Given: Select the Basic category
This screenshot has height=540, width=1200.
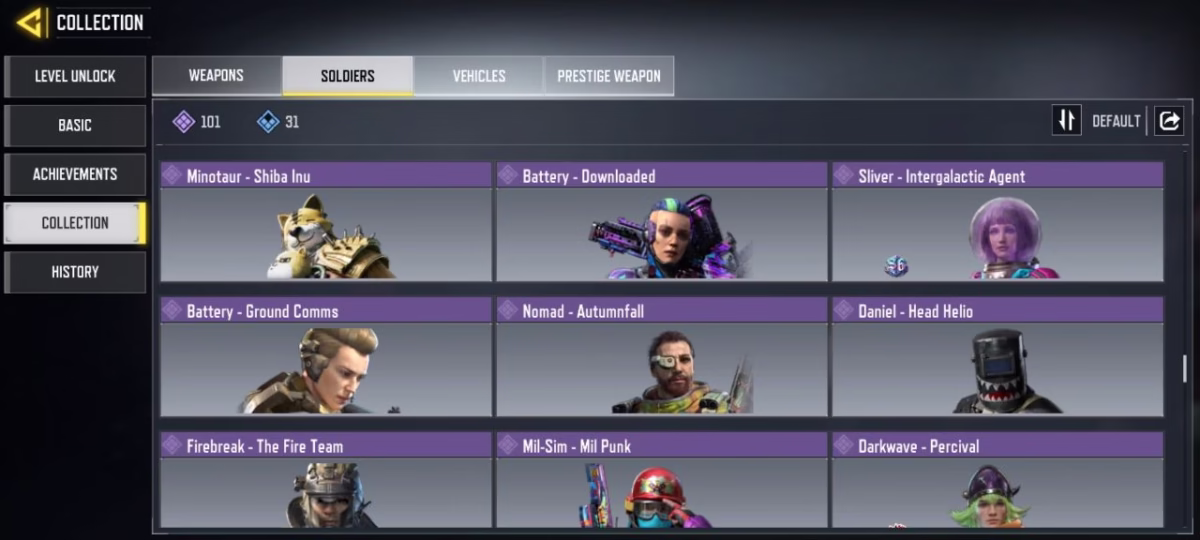Looking at the screenshot, I should [75, 125].
